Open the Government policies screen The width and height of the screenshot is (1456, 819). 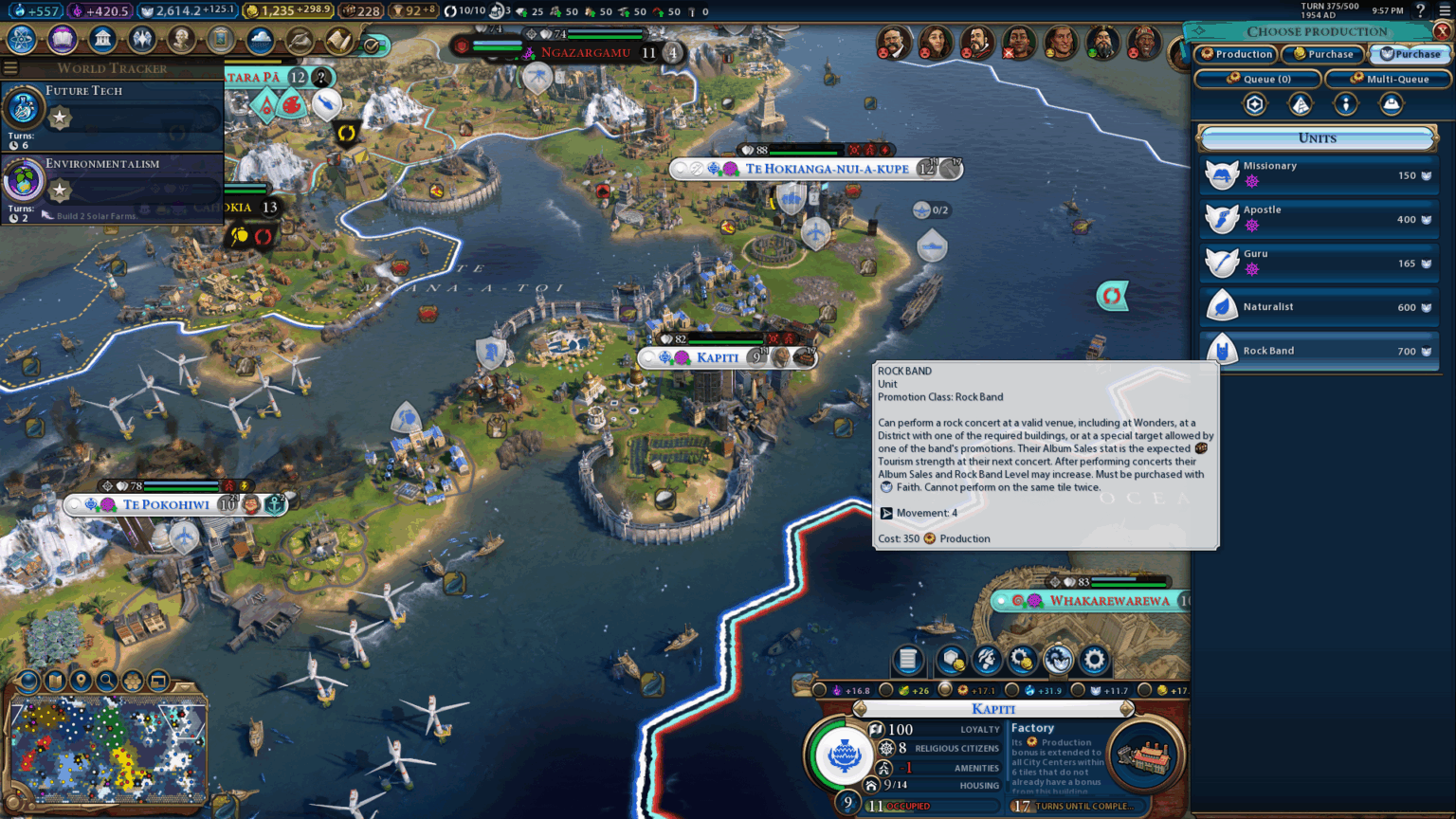coord(101,40)
